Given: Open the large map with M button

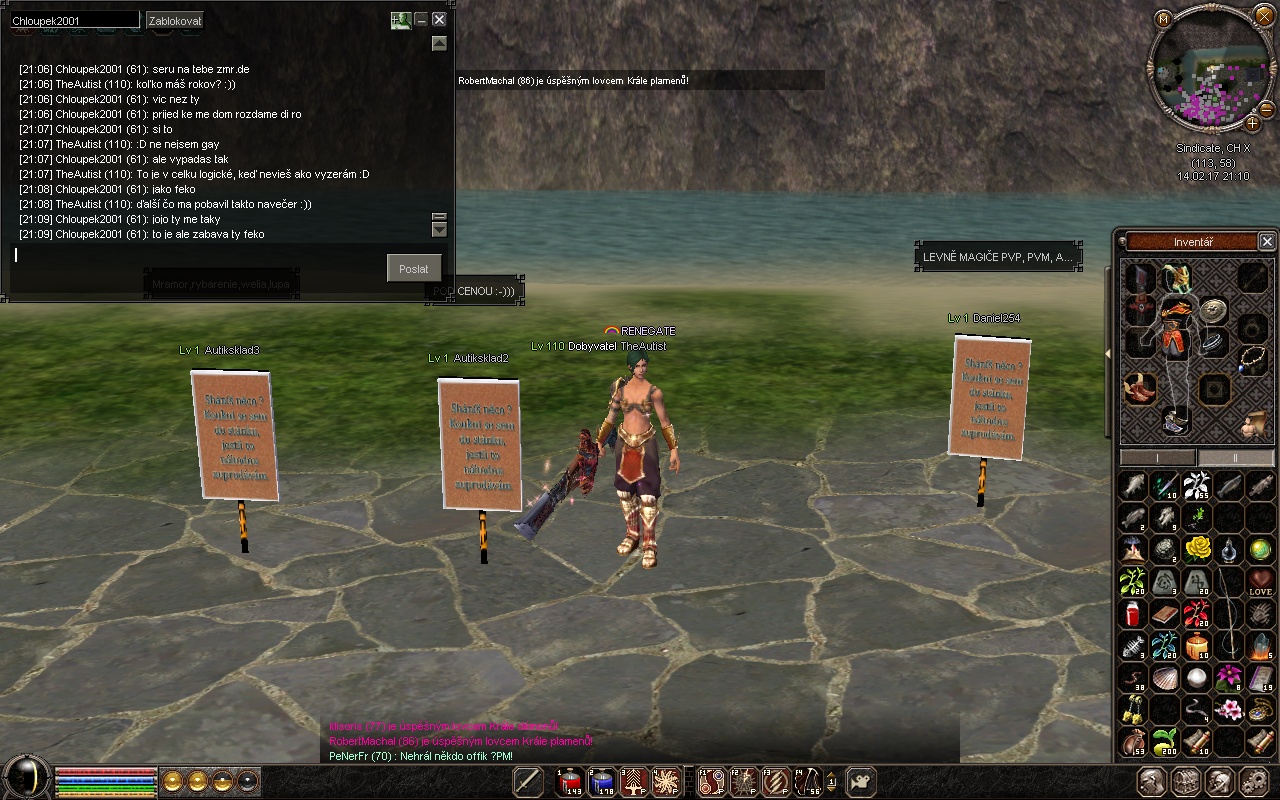Looking at the screenshot, I should (1163, 19).
